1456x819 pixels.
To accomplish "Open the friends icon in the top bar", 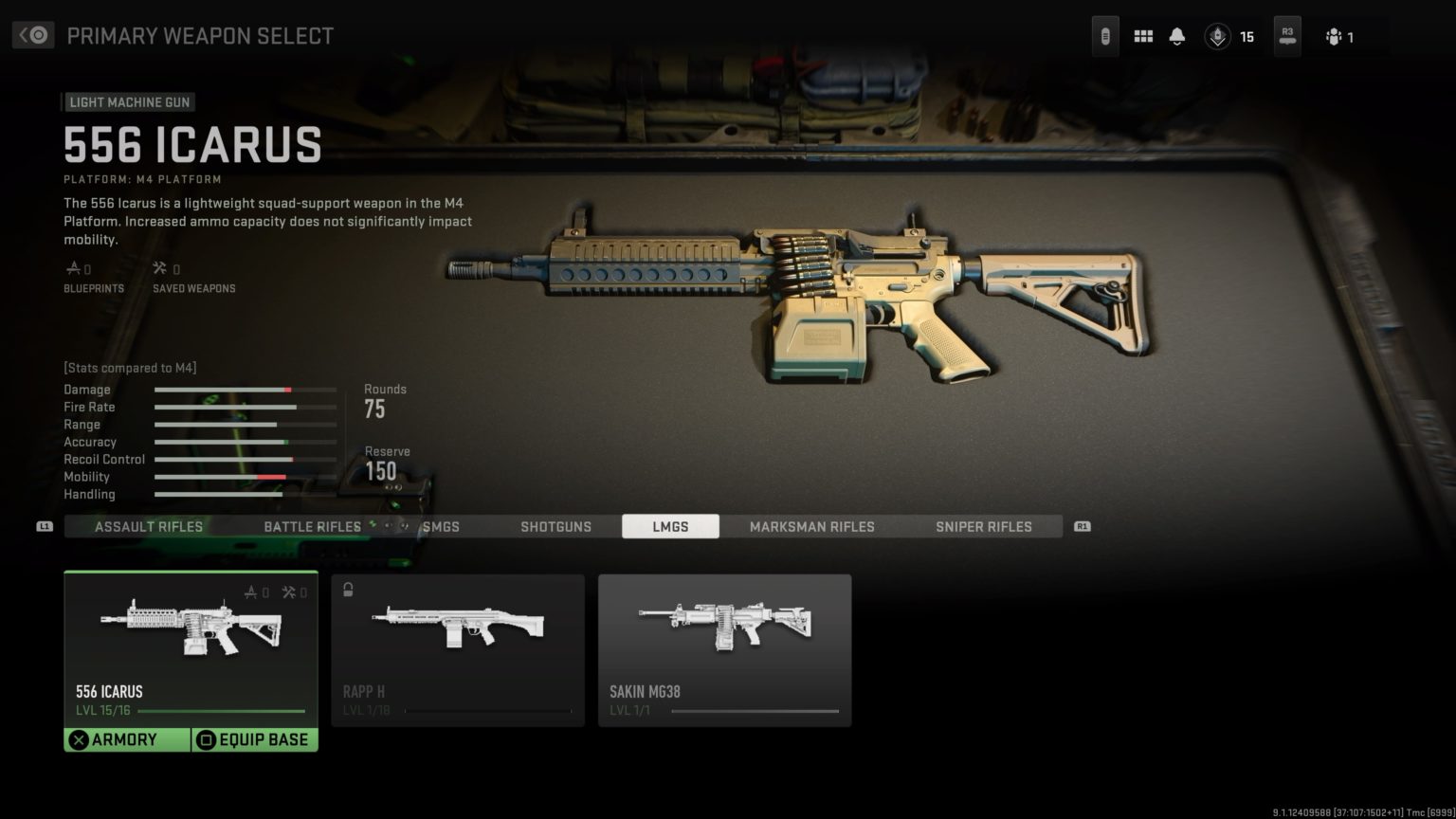I will coord(1335,36).
